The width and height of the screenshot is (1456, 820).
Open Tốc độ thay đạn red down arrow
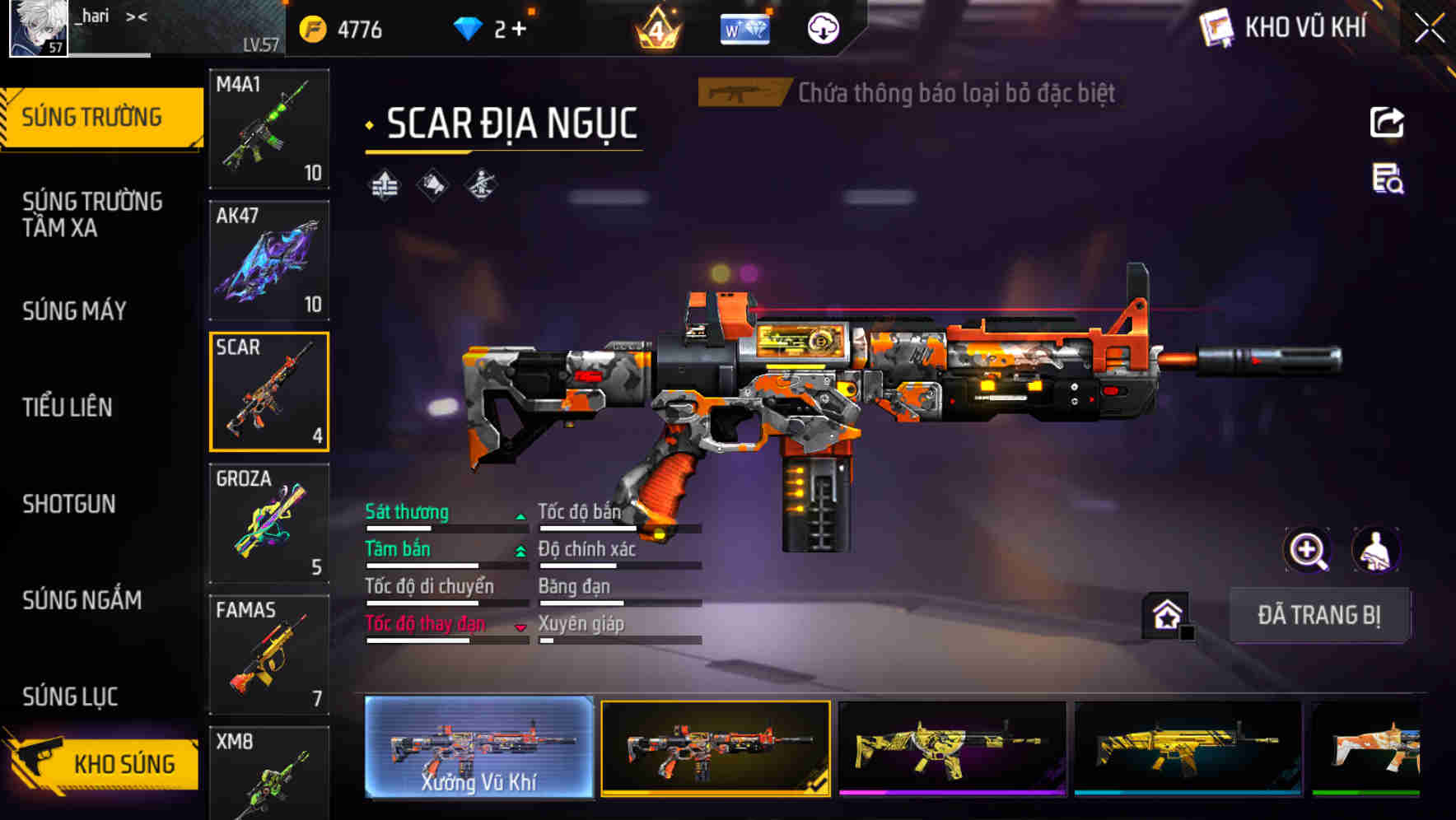click(520, 627)
